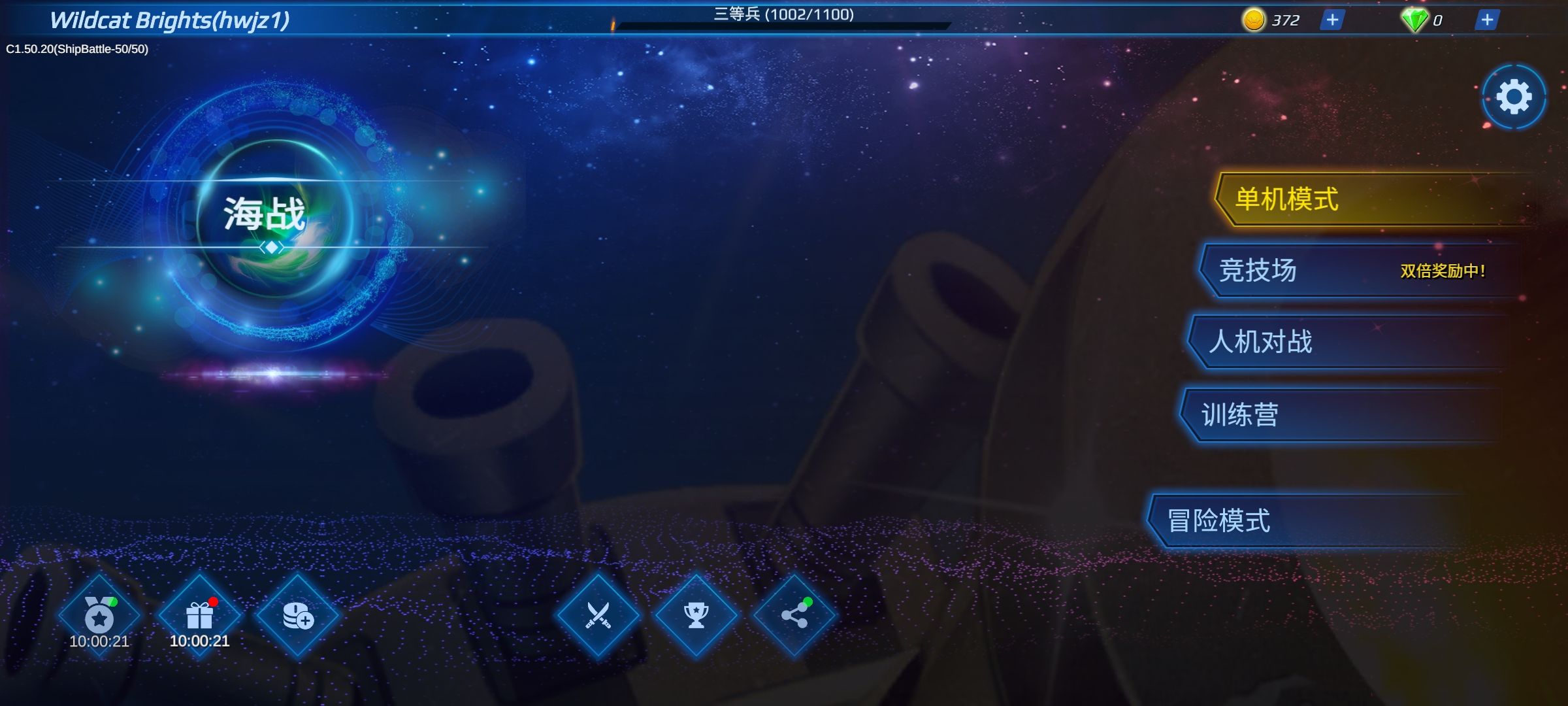Open the 训练营 training camp
Viewport: 1568px width, 706px height.
1339,415
